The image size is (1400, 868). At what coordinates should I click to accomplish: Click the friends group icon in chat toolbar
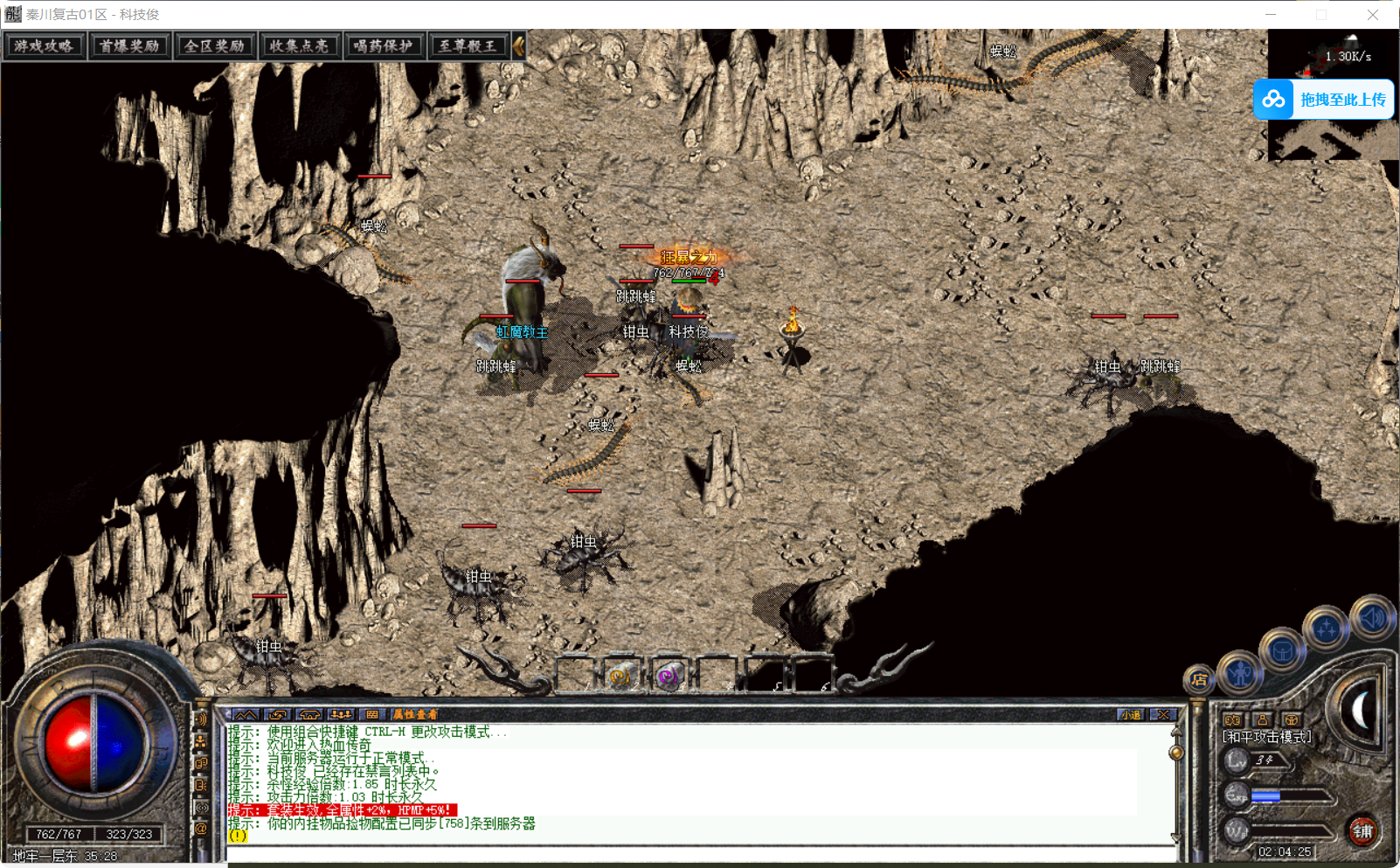point(341,713)
